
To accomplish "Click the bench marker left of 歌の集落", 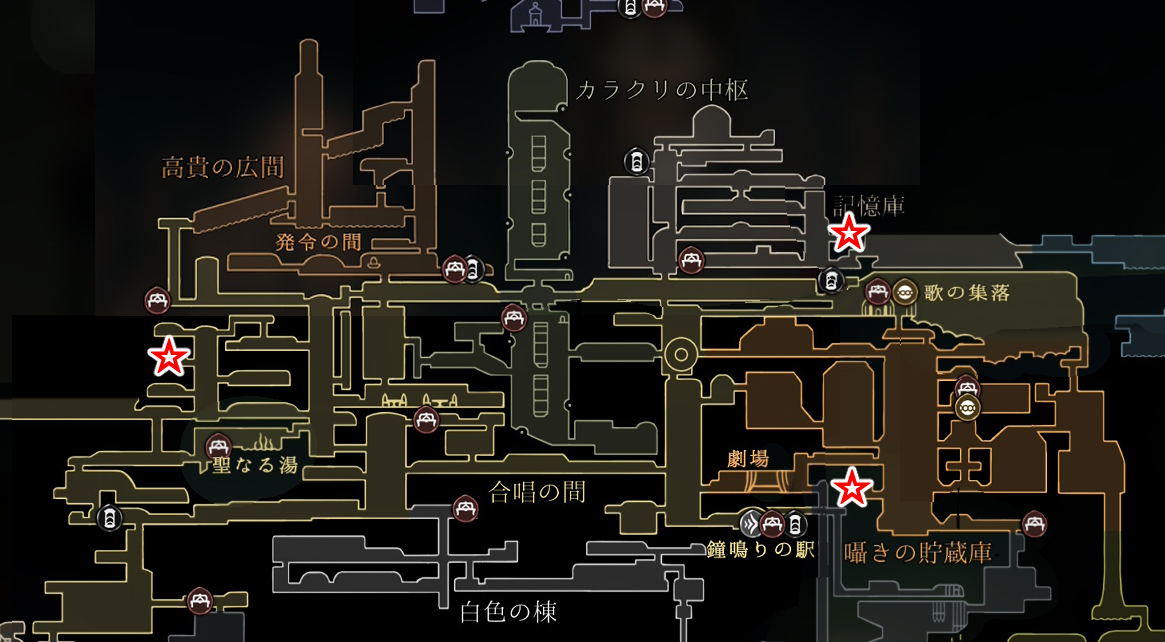I will pos(878,291).
